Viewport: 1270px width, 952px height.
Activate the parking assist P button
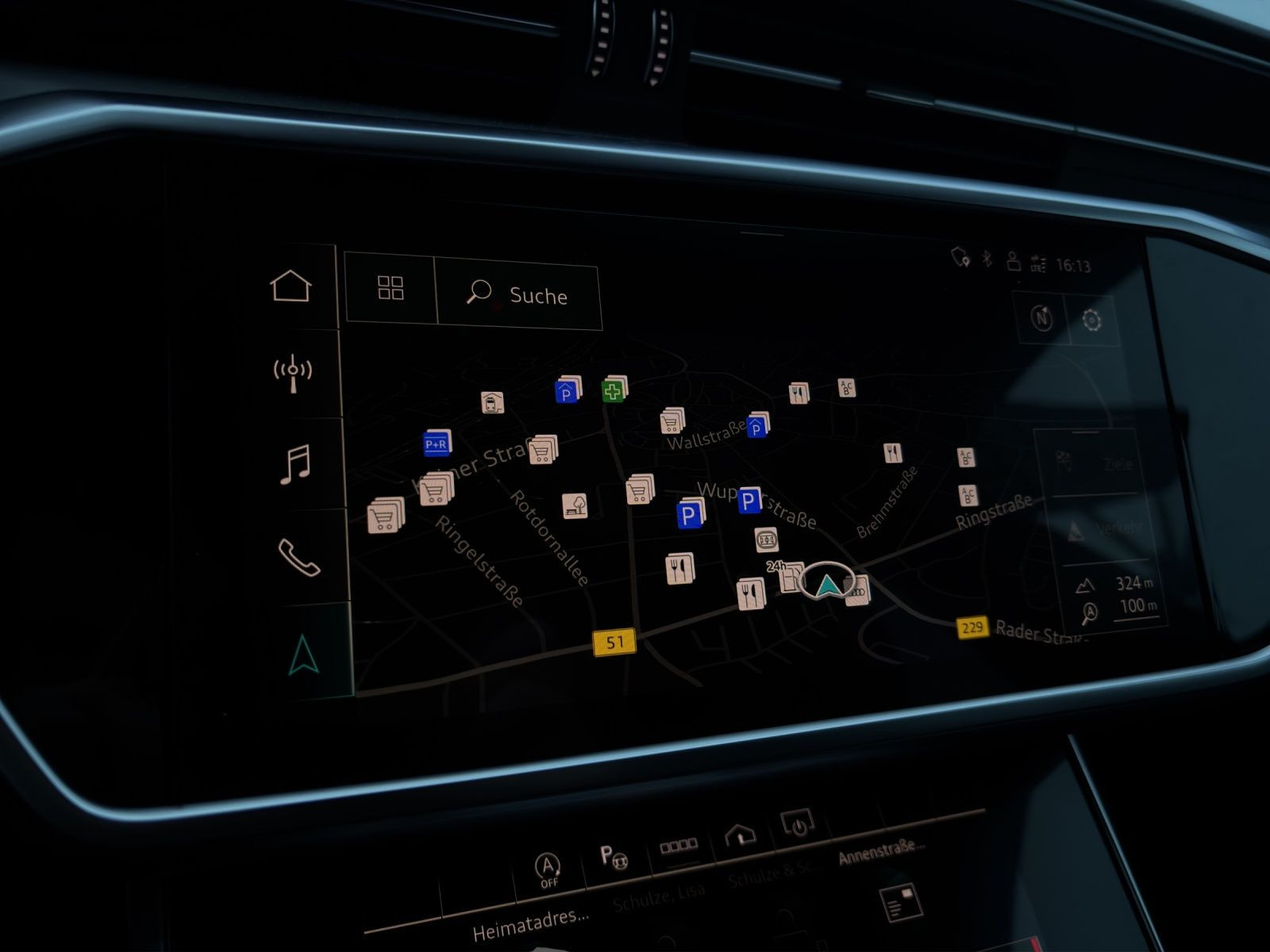coord(613,857)
